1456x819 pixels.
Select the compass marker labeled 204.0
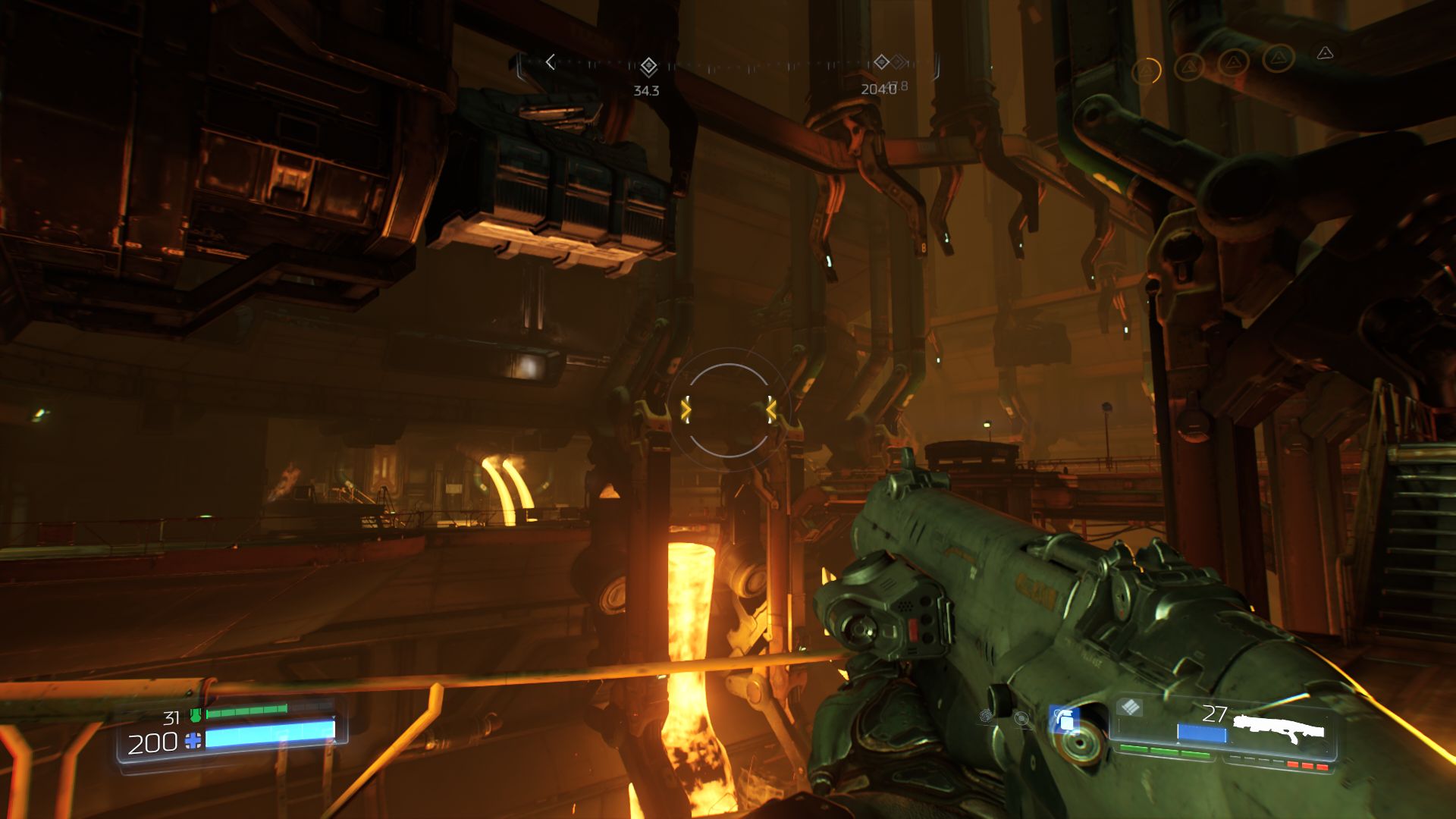point(881,62)
